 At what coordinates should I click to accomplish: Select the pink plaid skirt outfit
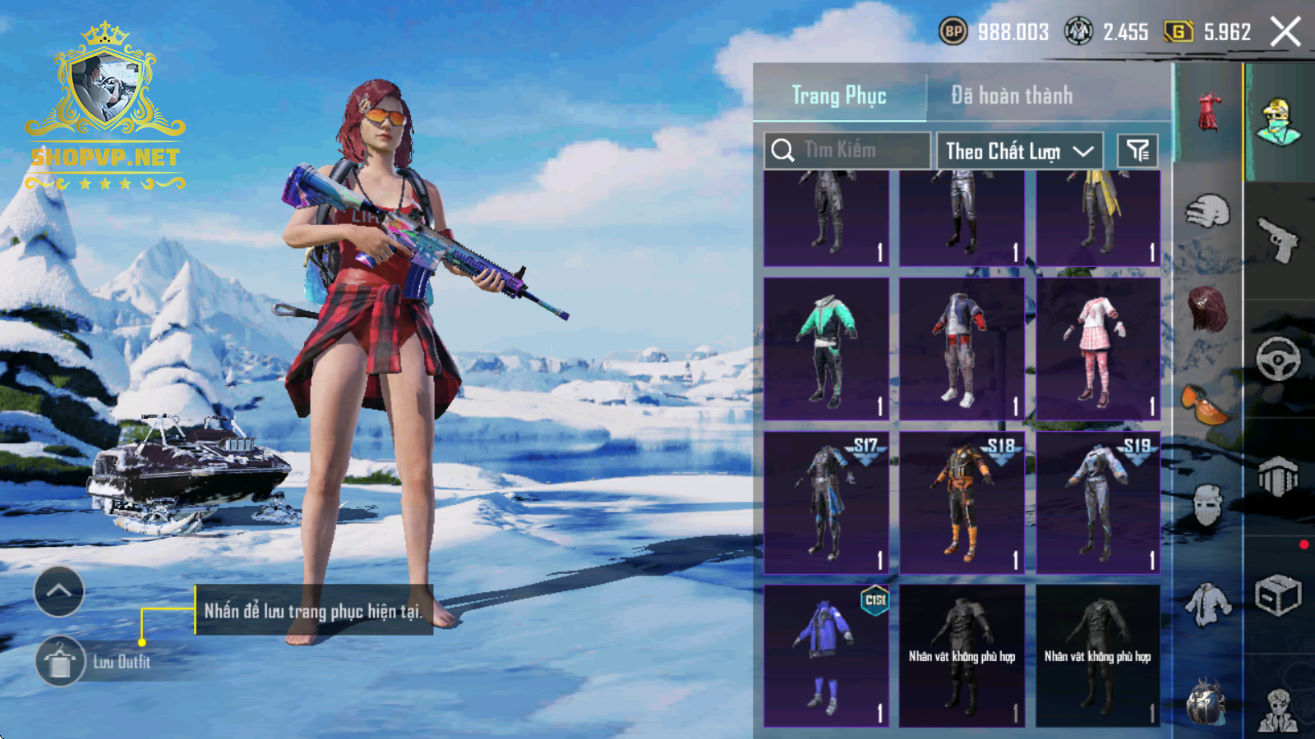[x=1097, y=347]
